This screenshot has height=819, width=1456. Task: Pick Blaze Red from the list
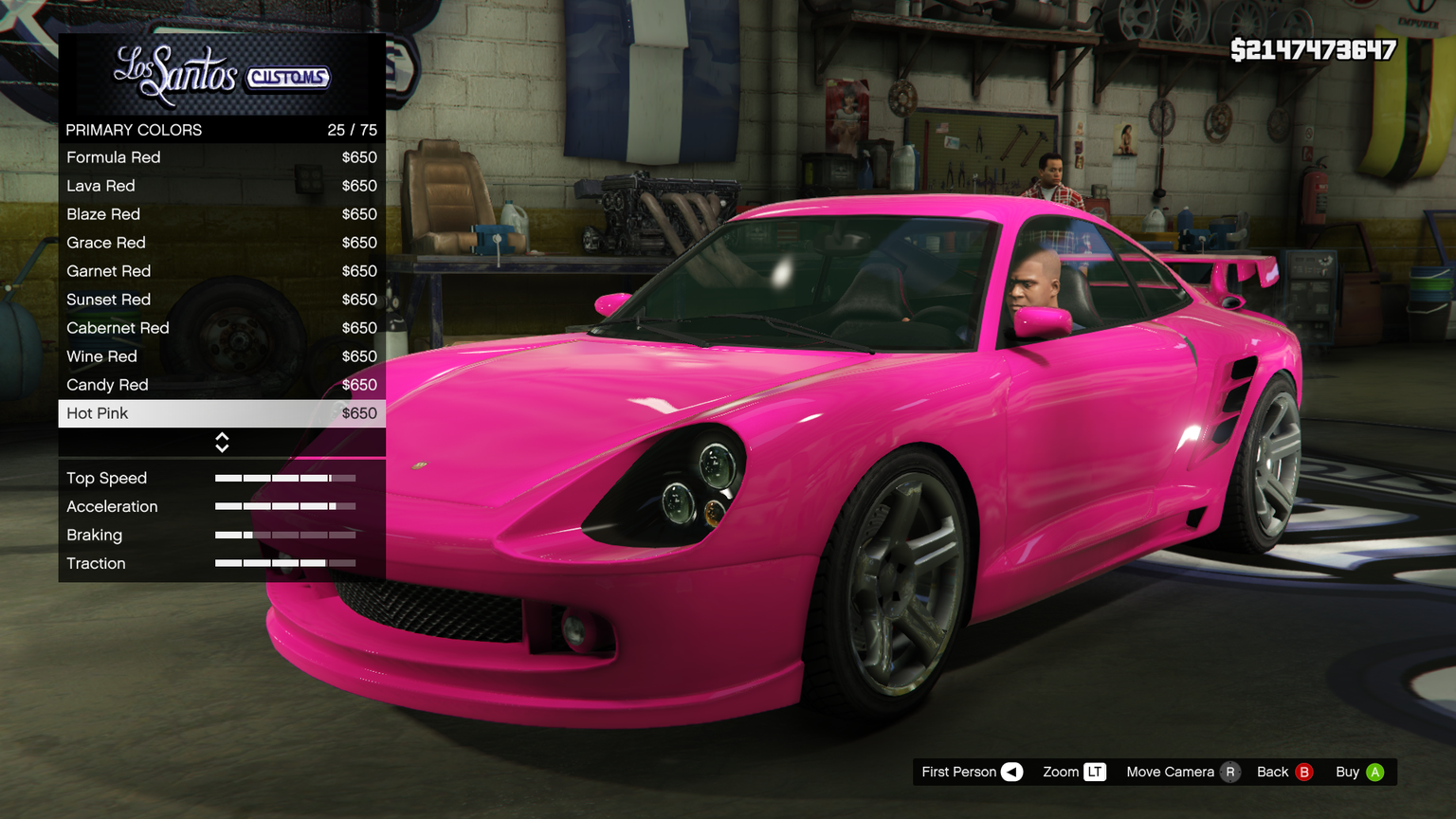(x=221, y=214)
